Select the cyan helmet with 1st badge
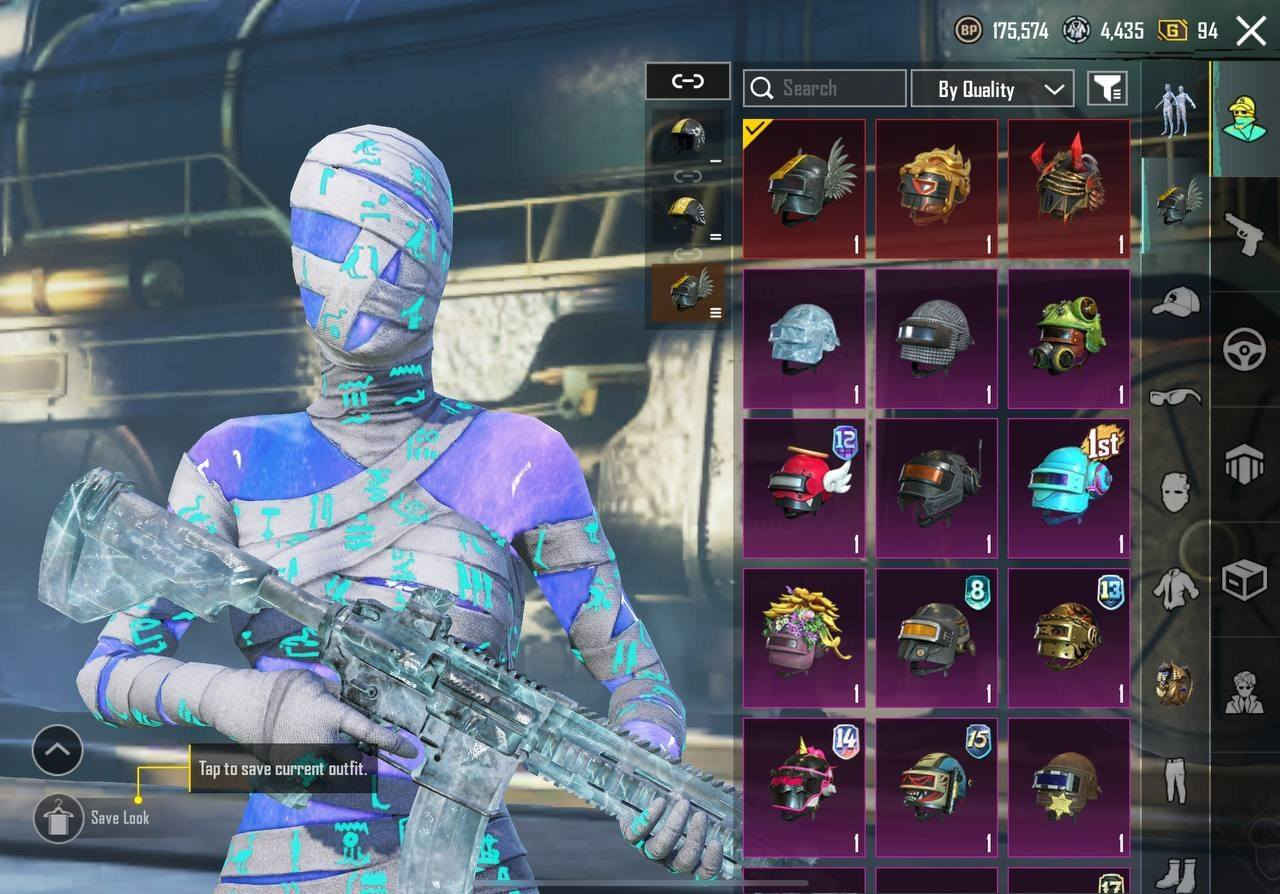This screenshot has width=1280, height=894. (1068, 488)
